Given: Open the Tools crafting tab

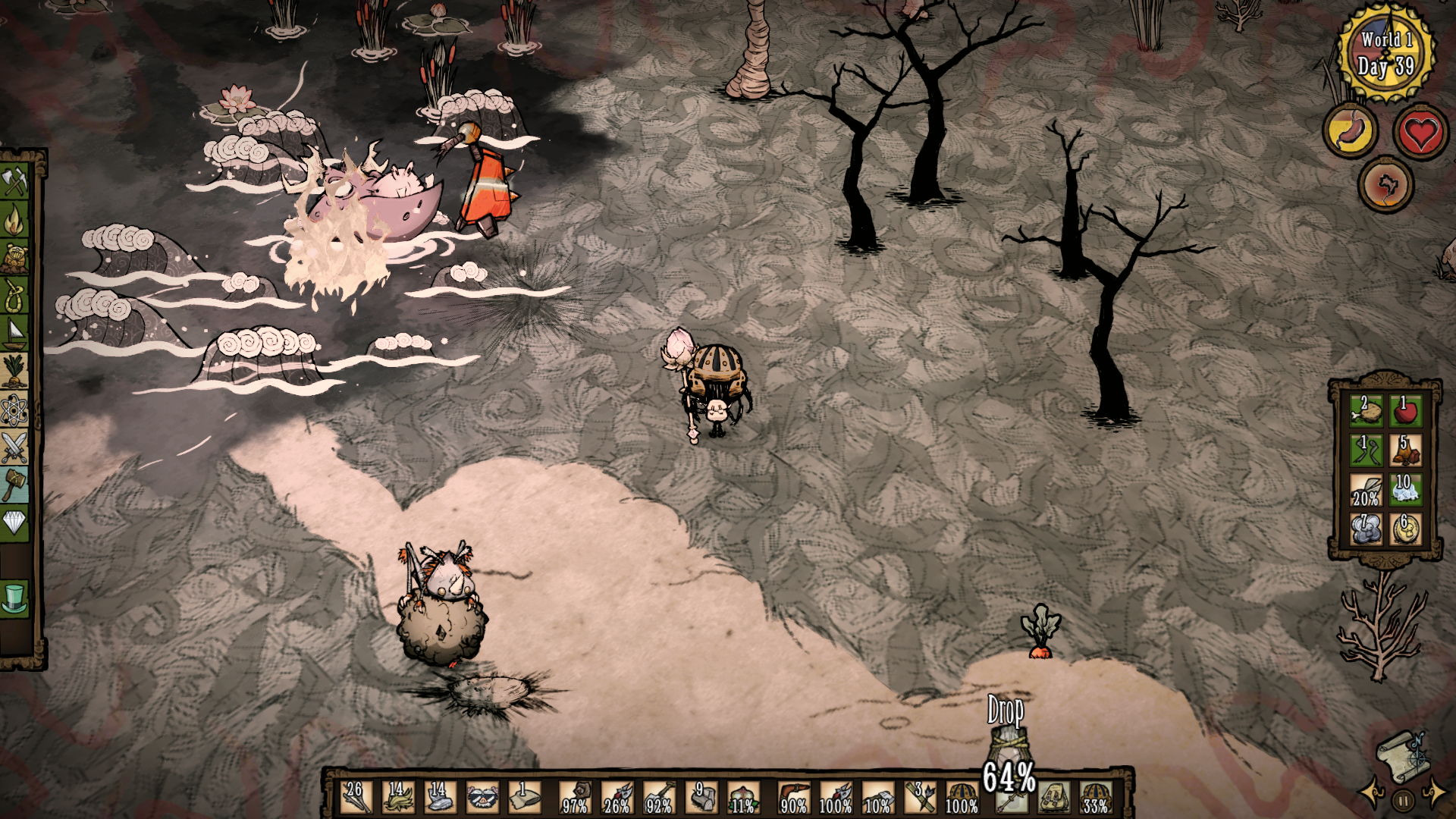Looking at the screenshot, I should click(x=14, y=181).
